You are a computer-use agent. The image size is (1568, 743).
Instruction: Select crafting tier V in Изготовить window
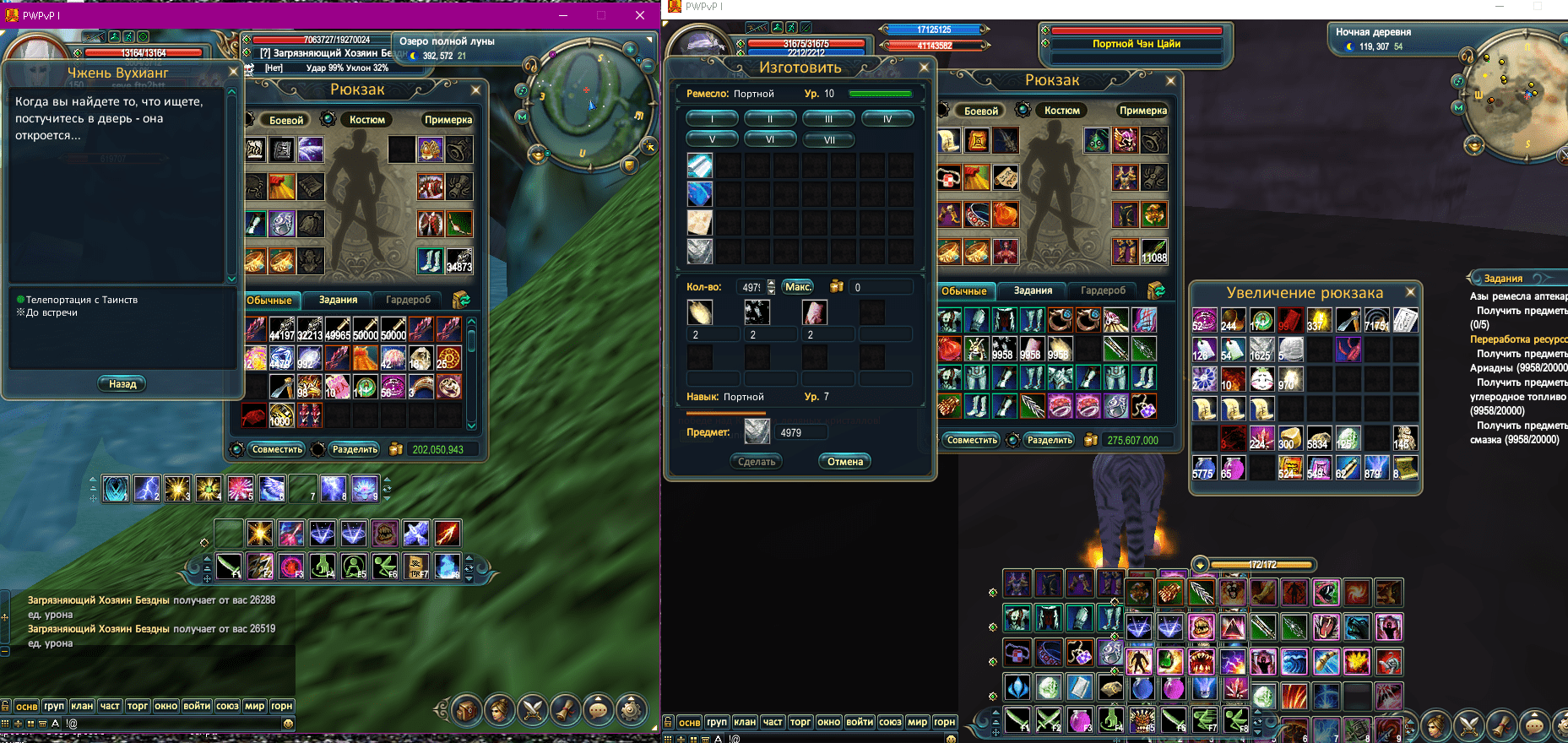pyautogui.click(x=713, y=138)
